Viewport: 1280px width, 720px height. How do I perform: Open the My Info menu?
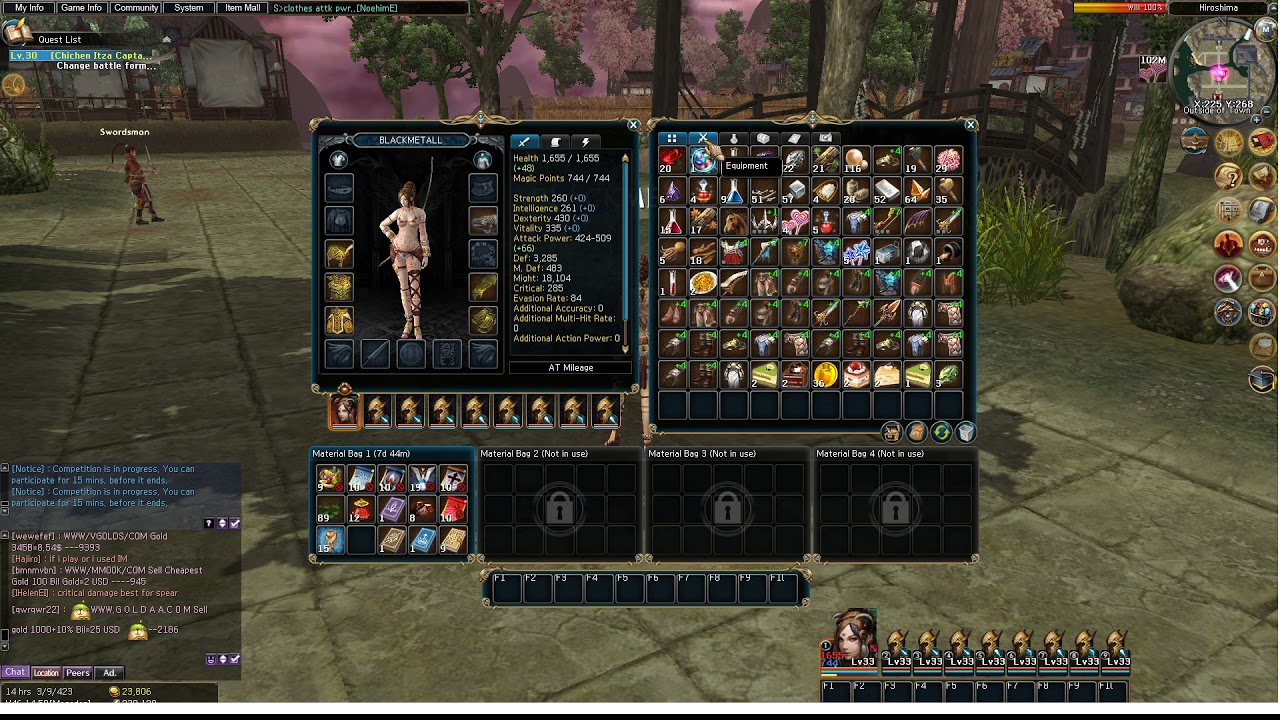click(29, 8)
